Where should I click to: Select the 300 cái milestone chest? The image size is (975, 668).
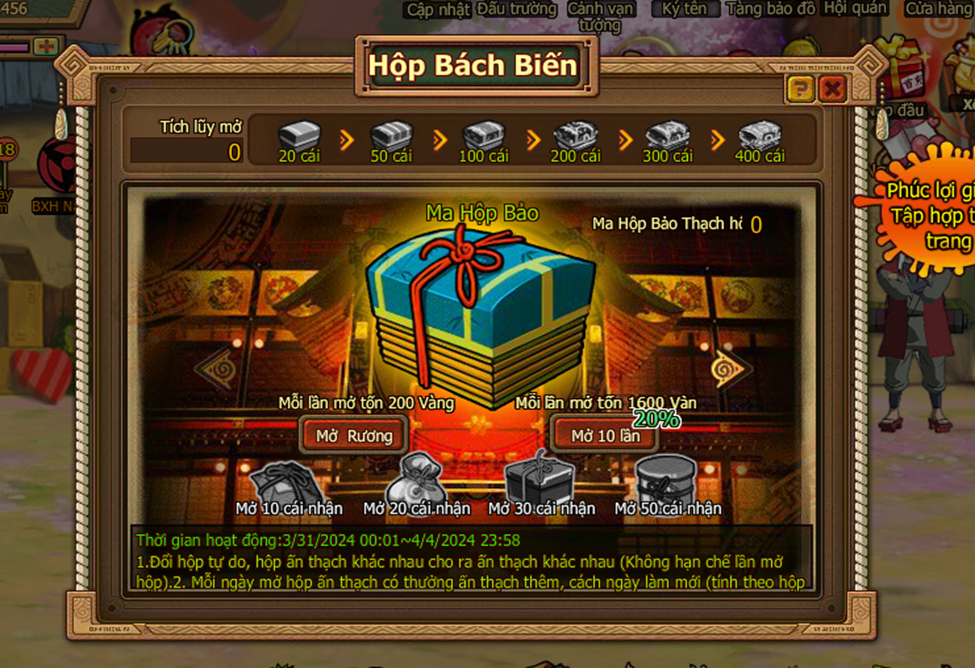(667, 135)
